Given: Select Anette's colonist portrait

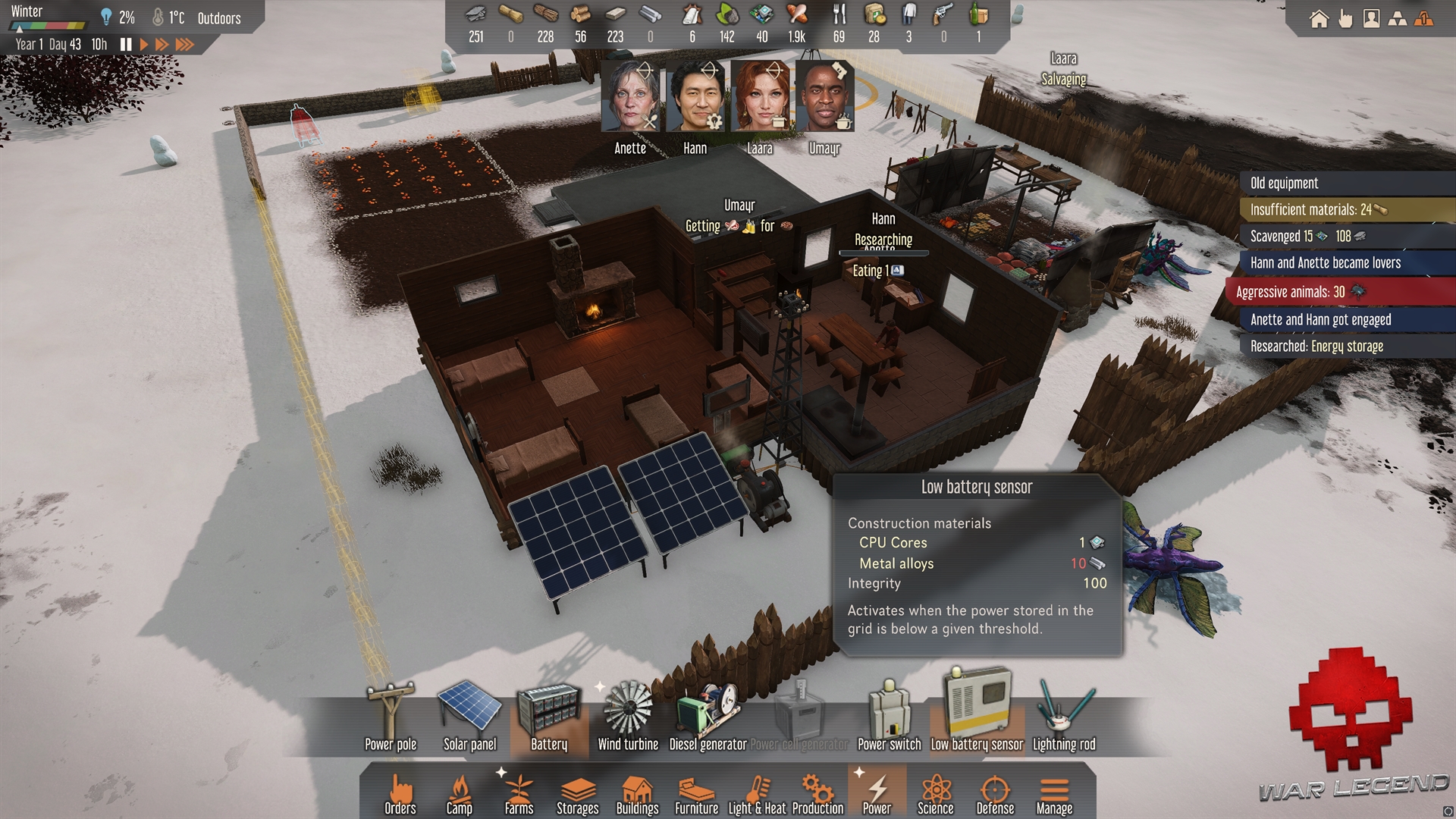Looking at the screenshot, I should (631, 97).
